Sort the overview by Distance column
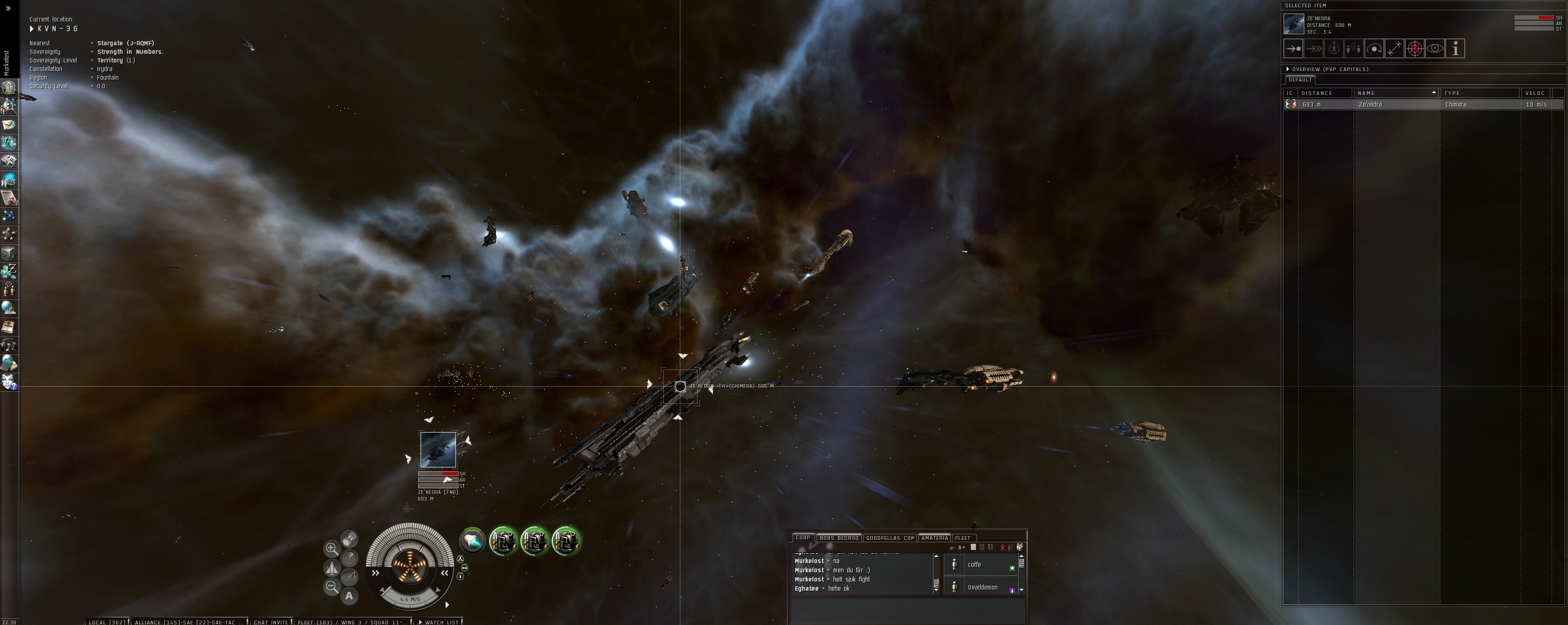The height and width of the screenshot is (625, 1568). tap(1318, 93)
